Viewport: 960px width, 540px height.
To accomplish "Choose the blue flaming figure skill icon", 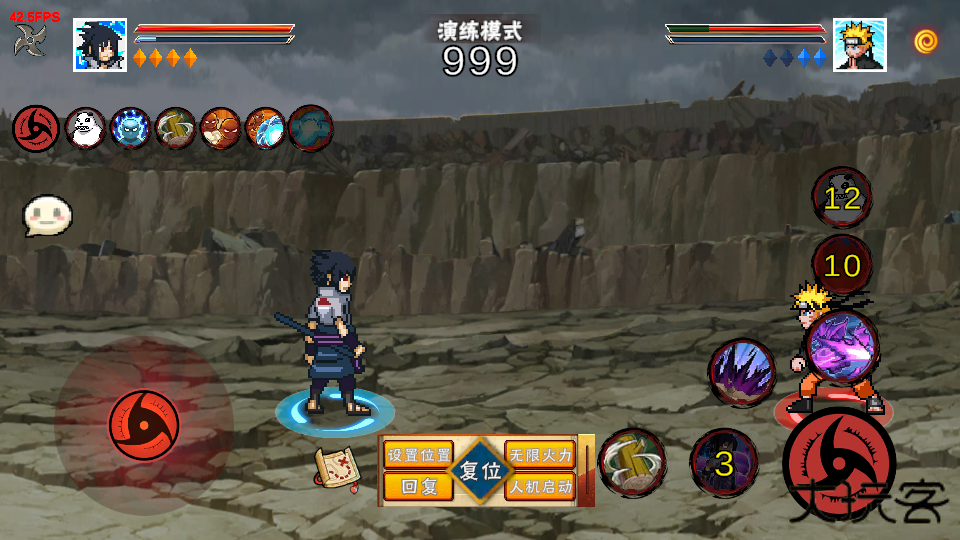I will coord(130,128).
